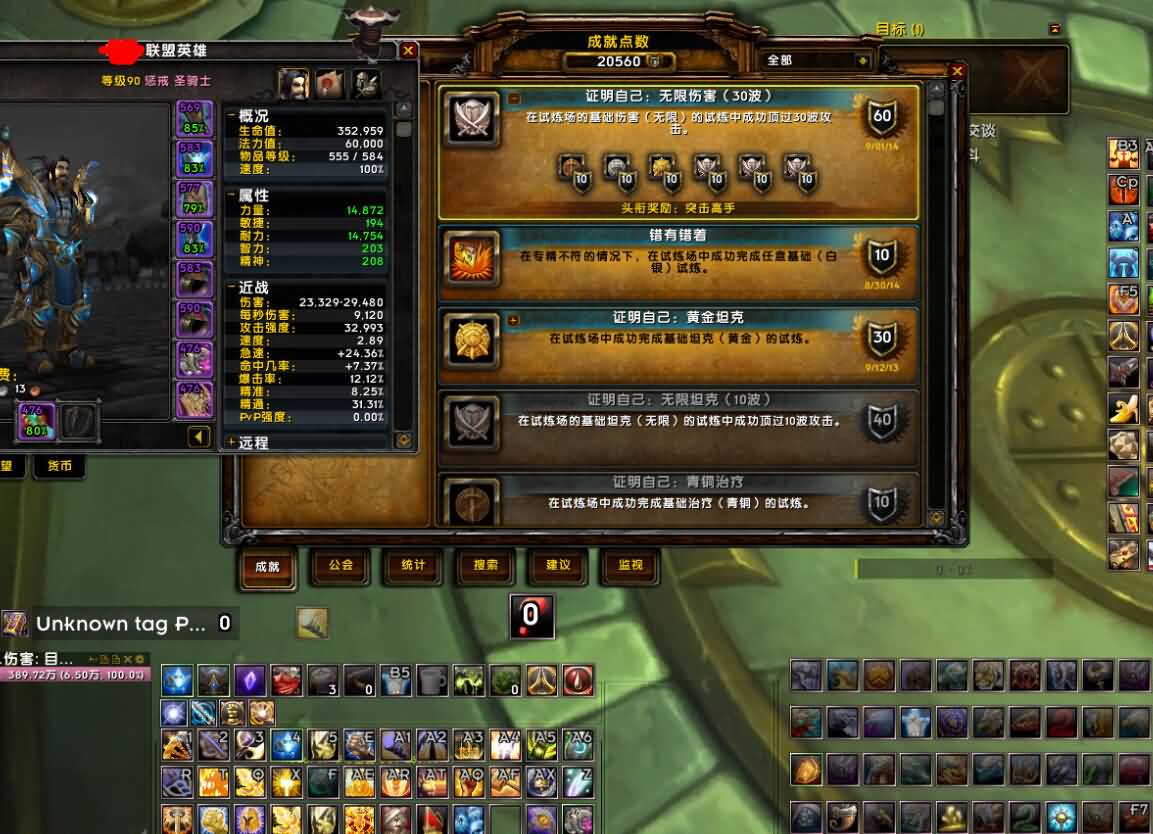This screenshot has width=1153, height=834.
Task: Select the 成就 tab
Action: click(268, 566)
